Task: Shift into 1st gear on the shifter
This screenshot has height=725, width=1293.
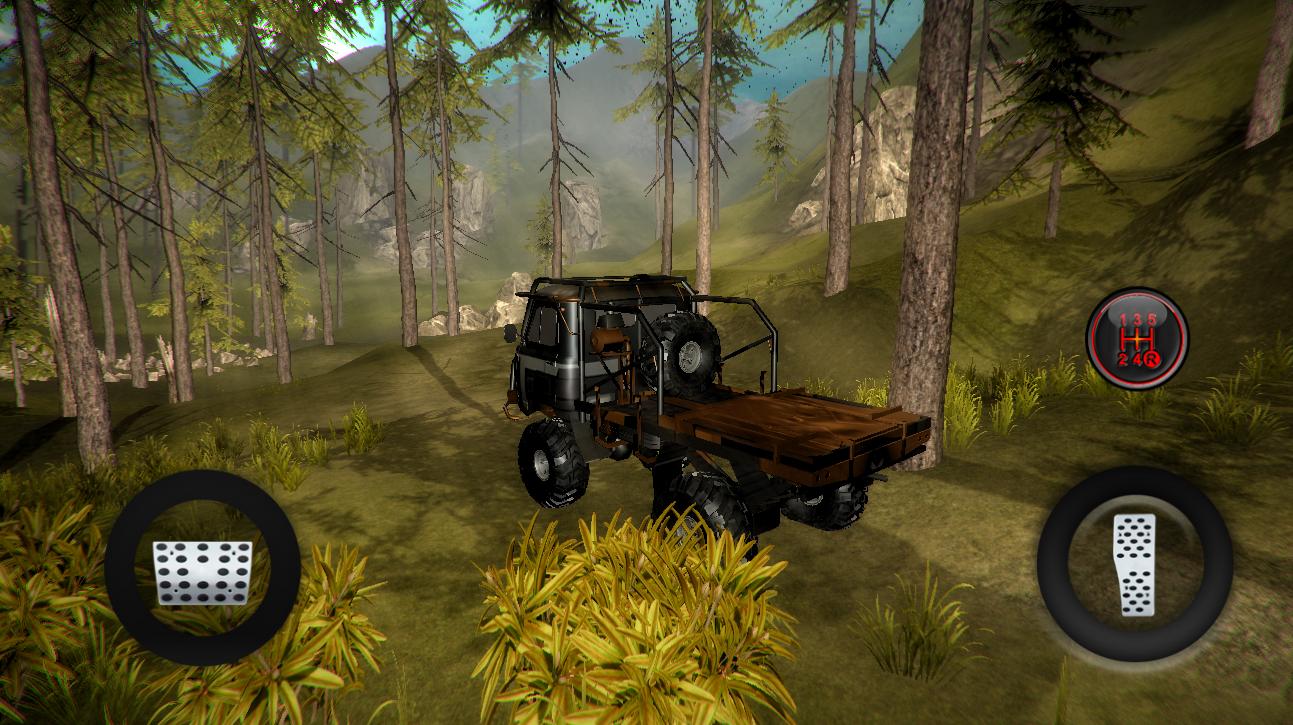Action: (1122, 319)
